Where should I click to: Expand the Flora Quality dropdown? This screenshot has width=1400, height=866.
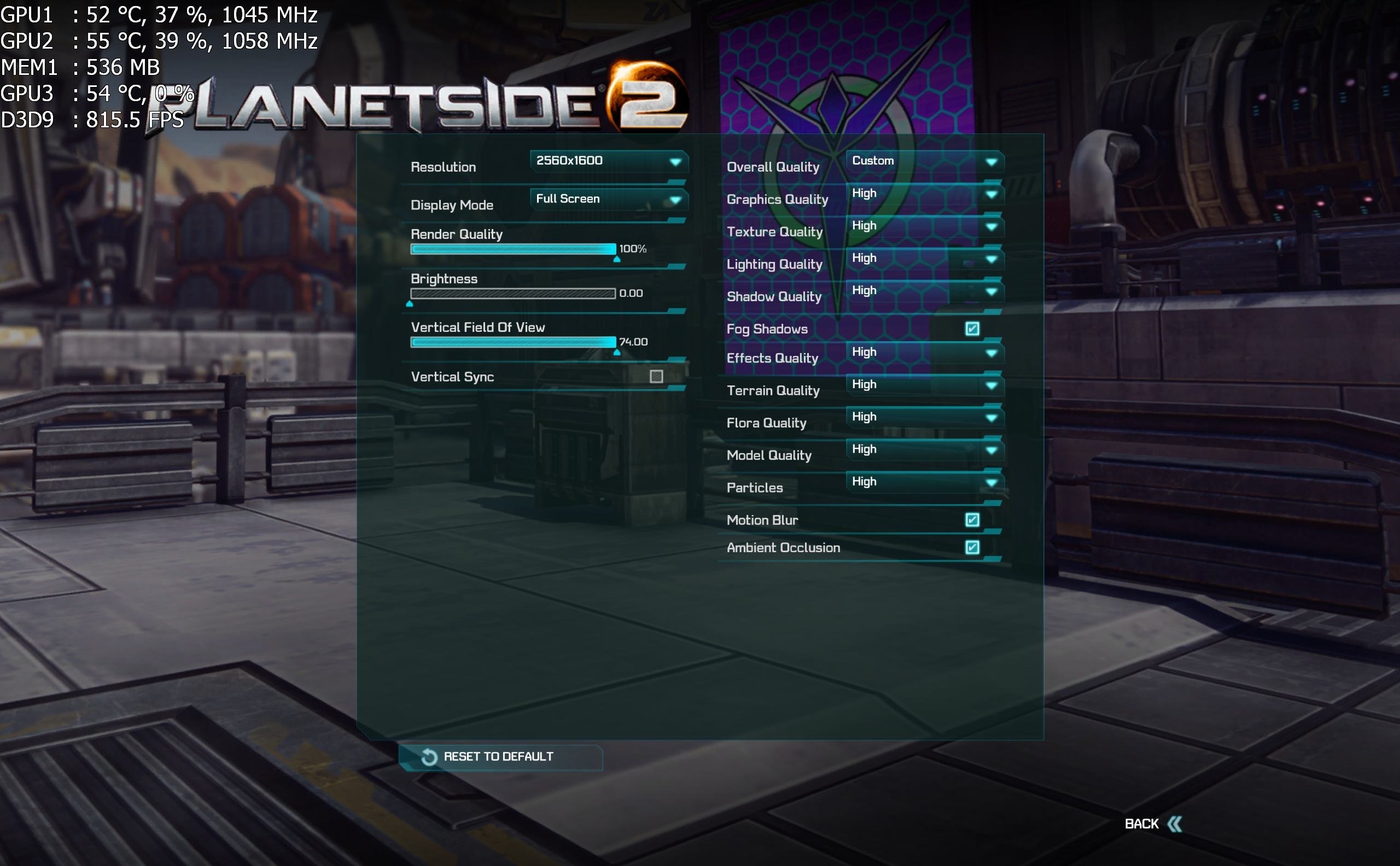[924, 417]
